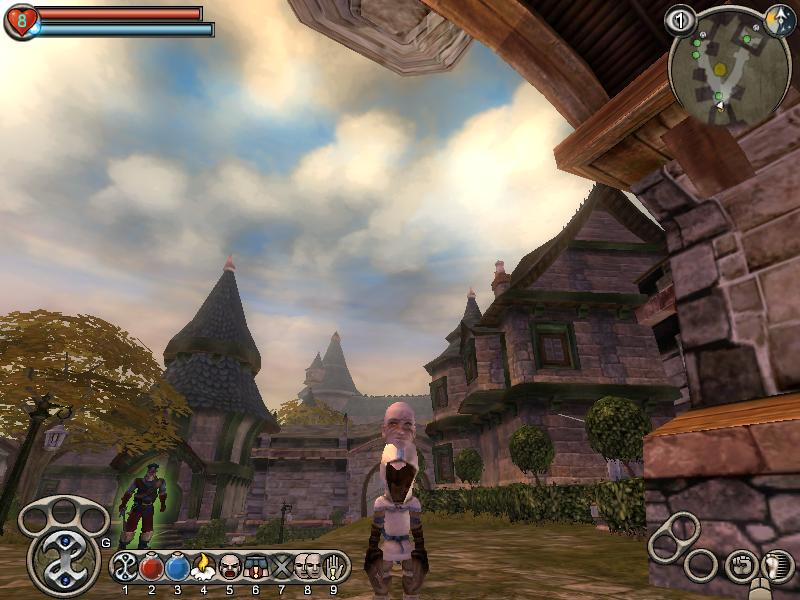Choose the angry face expression
The height and width of the screenshot is (600, 800).
coord(230,567)
